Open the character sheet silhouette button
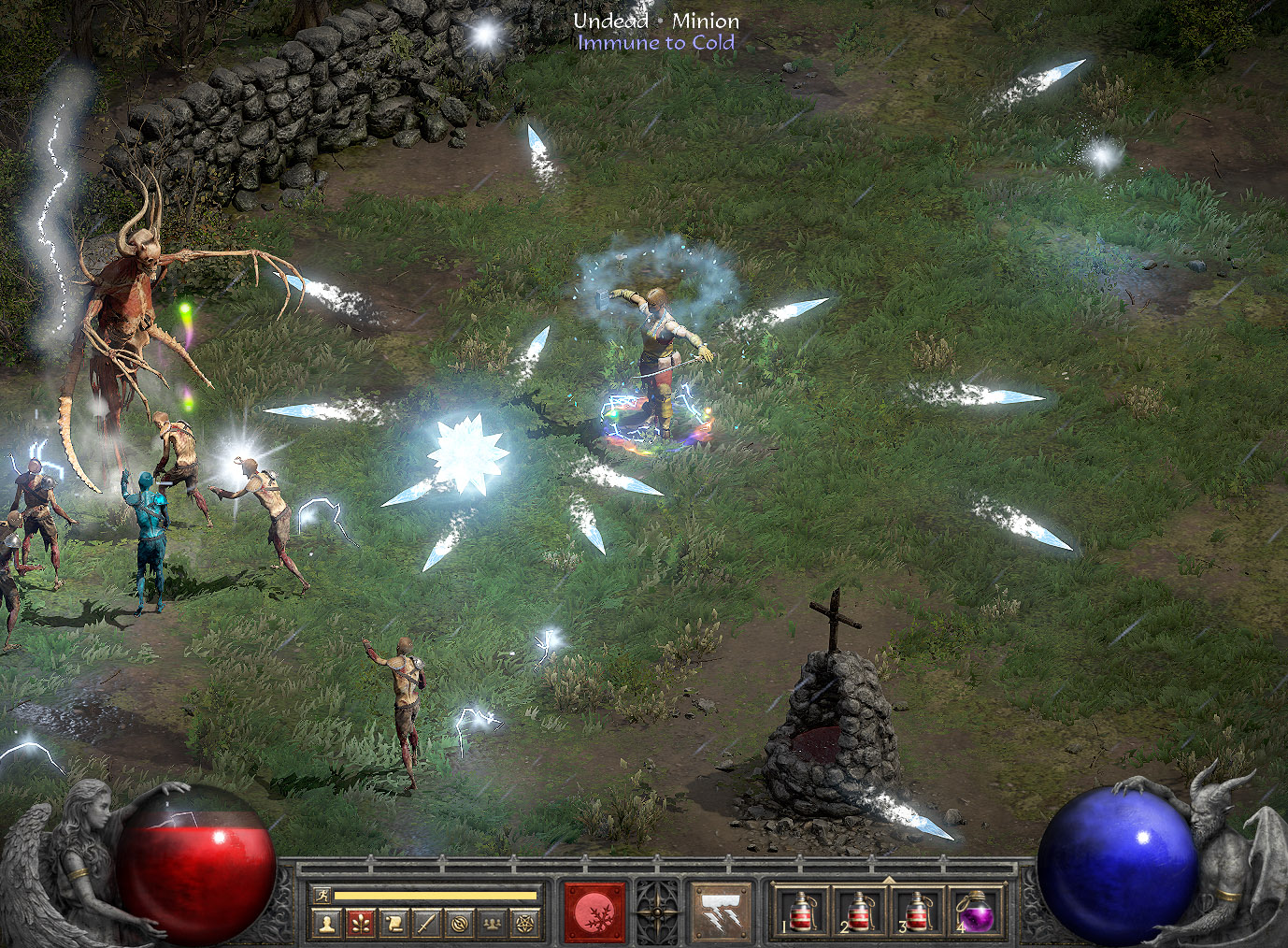The width and height of the screenshot is (1288, 948). [326, 924]
